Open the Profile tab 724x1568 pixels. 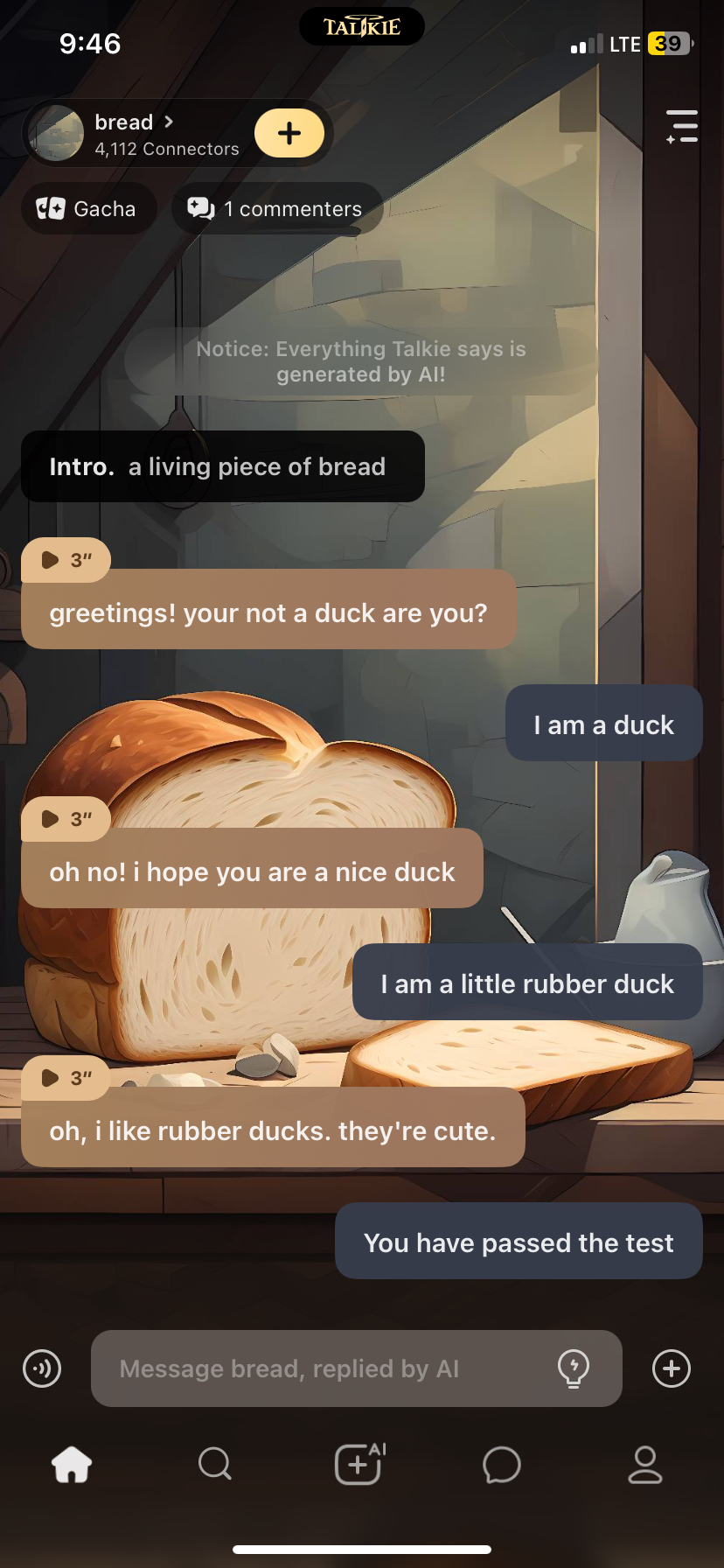pos(645,1464)
